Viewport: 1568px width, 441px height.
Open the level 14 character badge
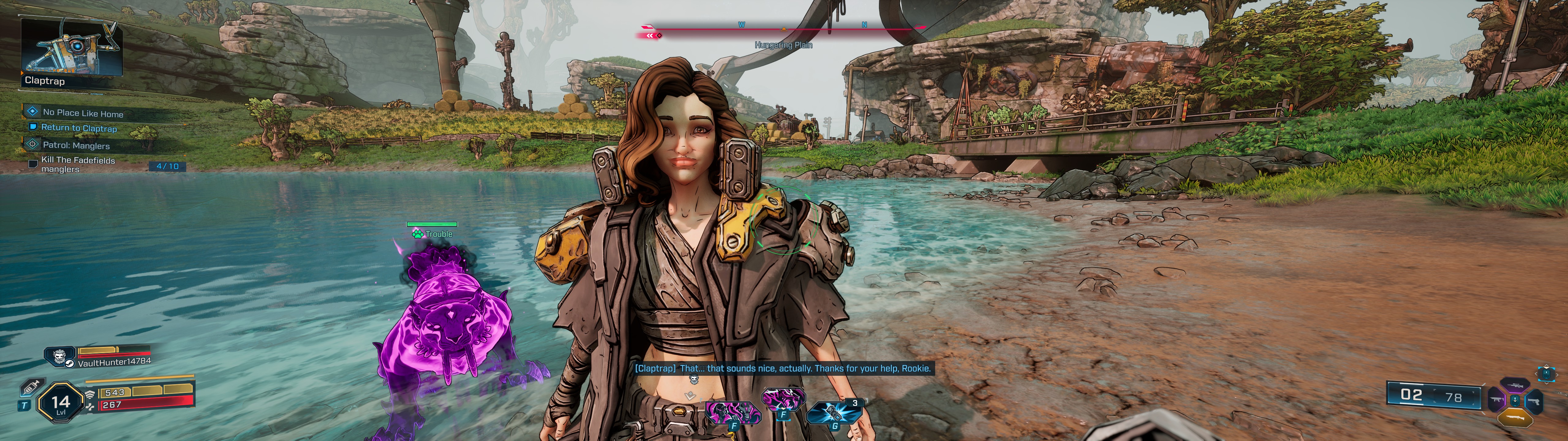point(60,402)
